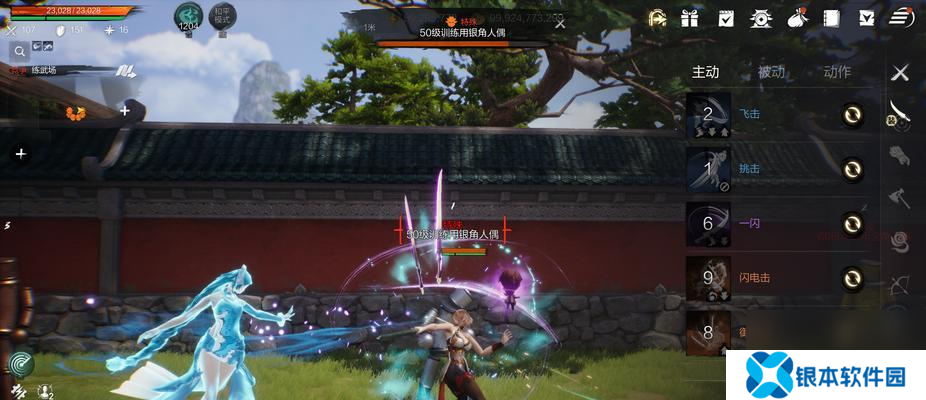
Task: Open the gift box rewards icon
Action: point(690,18)
